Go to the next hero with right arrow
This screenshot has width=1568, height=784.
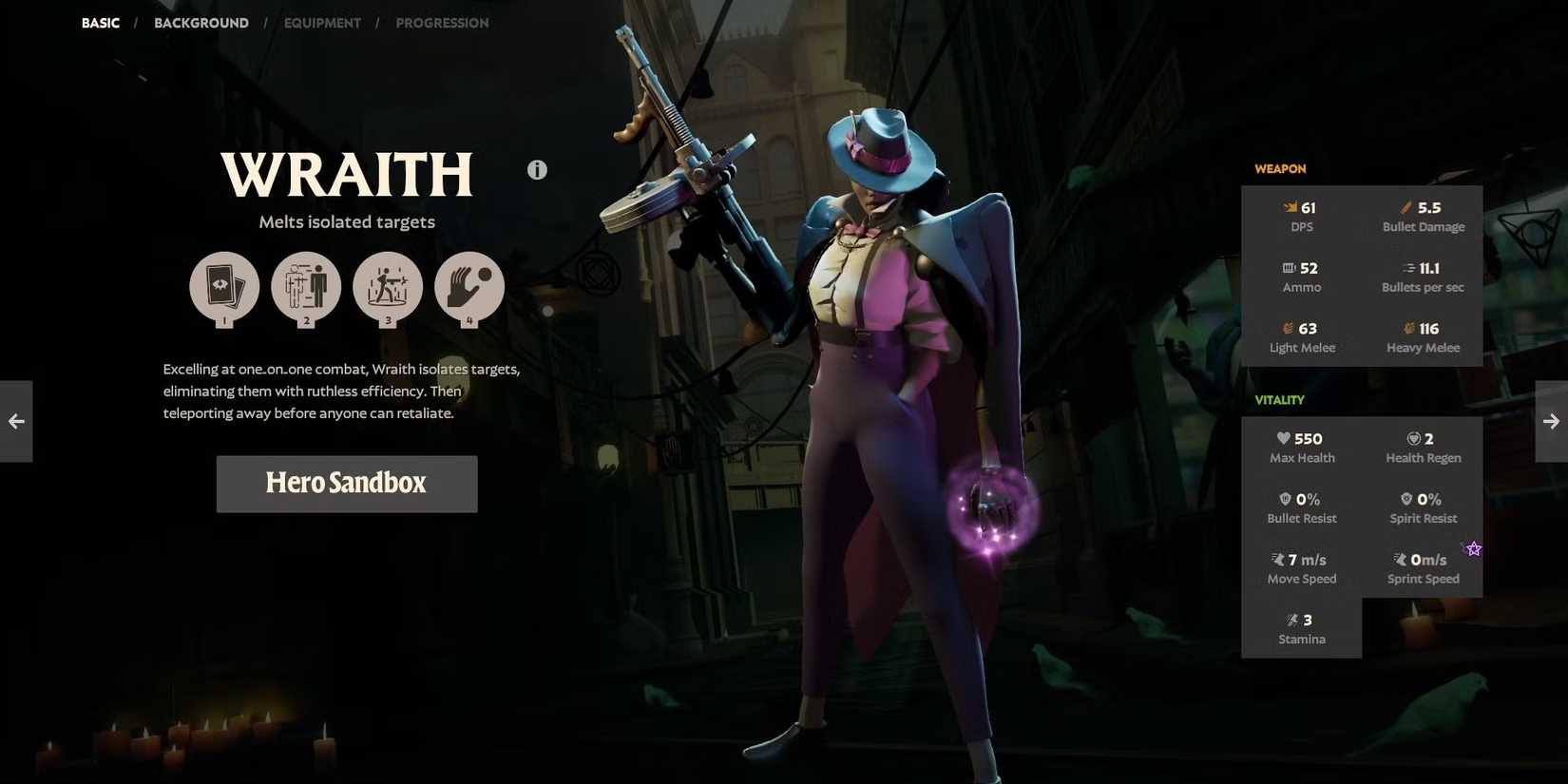[x=1551, y=421]
